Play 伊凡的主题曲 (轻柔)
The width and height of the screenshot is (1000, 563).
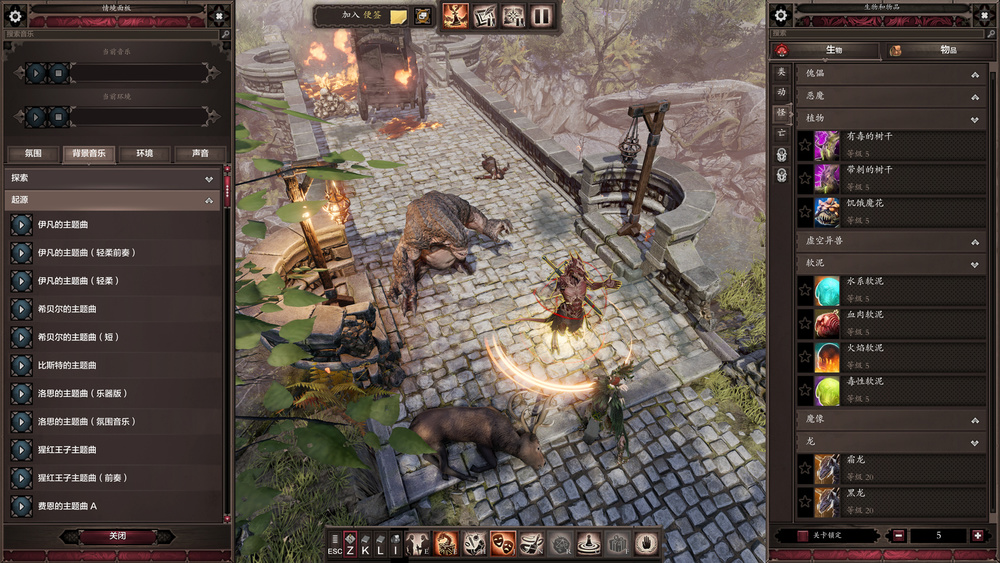click(21, 281)
